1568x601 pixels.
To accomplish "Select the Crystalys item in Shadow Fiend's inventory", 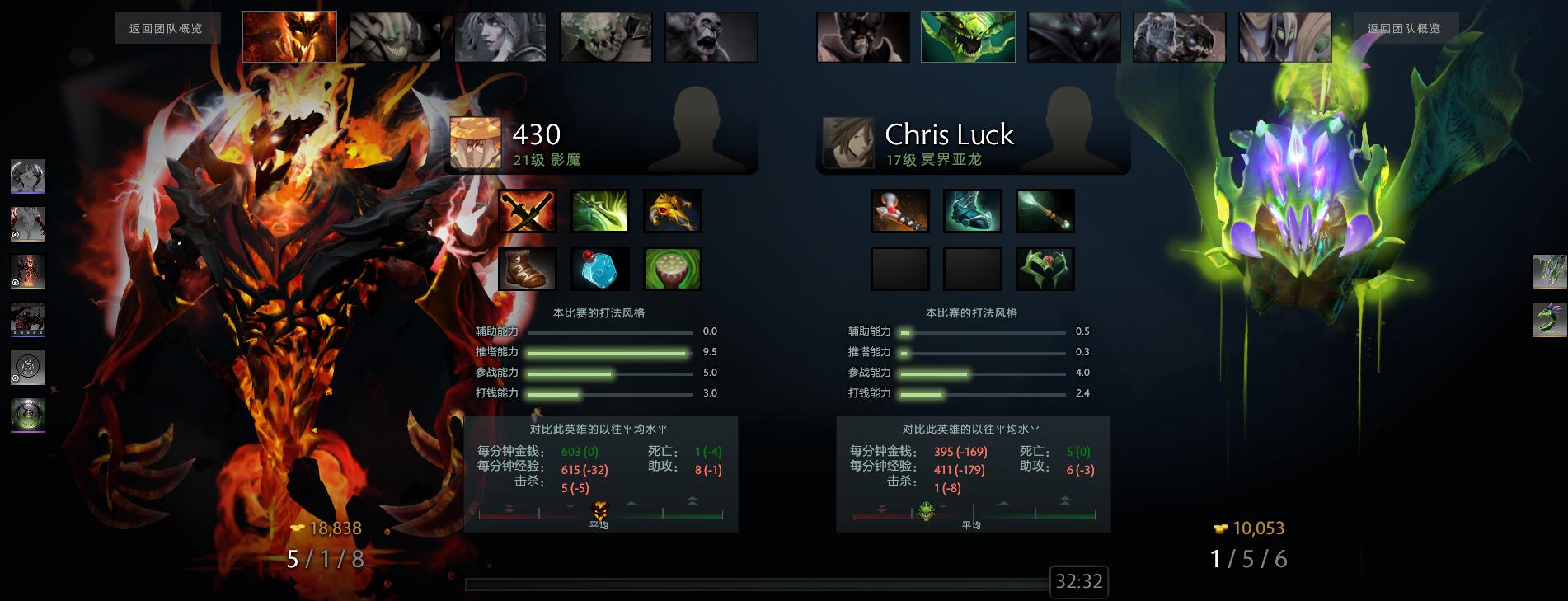I will click(x=526, y=211).
